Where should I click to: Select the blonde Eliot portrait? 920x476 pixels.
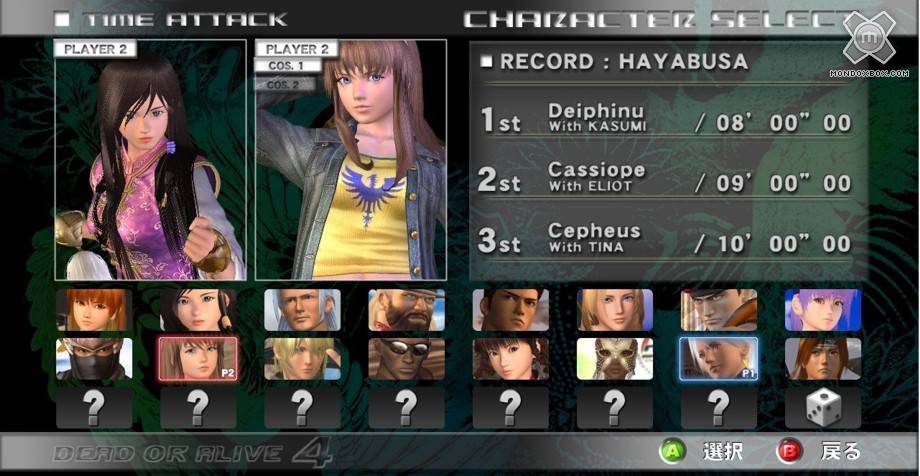pyautogui.click(x=302, y=358)
